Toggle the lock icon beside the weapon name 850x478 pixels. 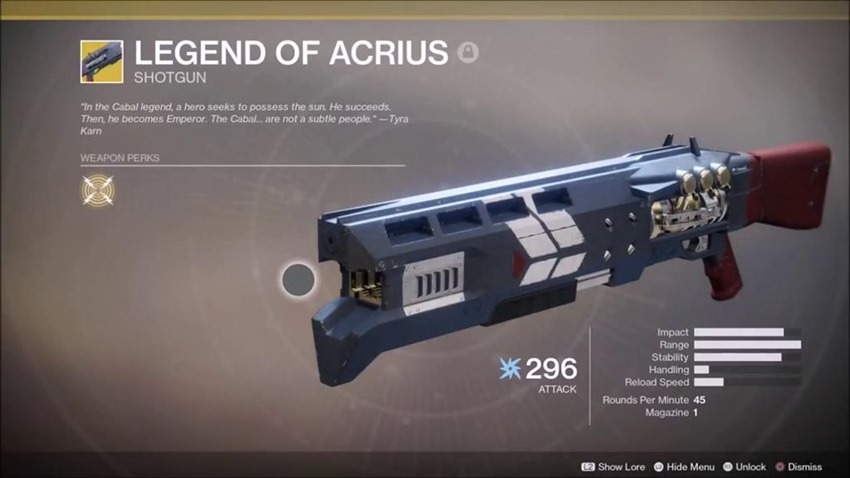(467, 53)
